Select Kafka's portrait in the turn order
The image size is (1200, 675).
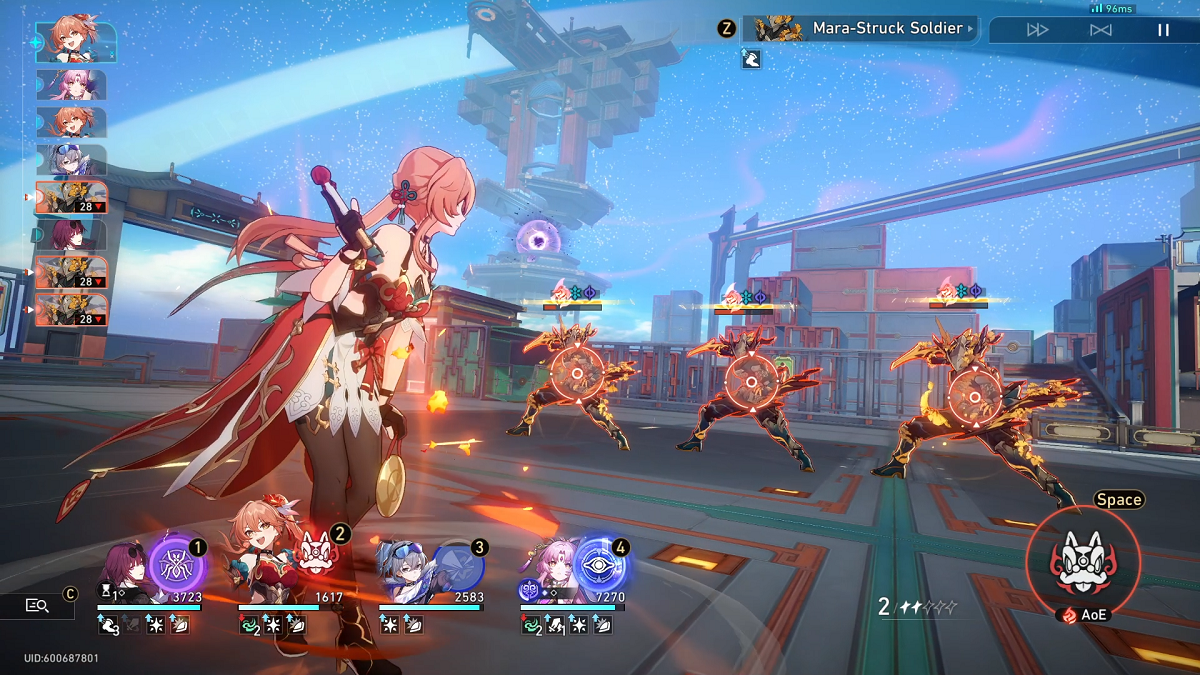71,235
